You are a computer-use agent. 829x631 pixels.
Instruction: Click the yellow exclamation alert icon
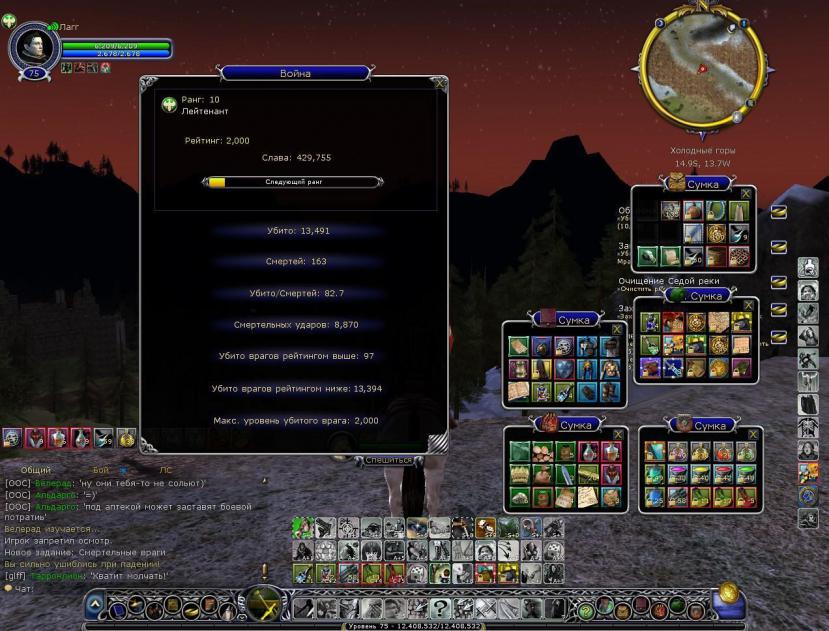(x=265, y=571)
